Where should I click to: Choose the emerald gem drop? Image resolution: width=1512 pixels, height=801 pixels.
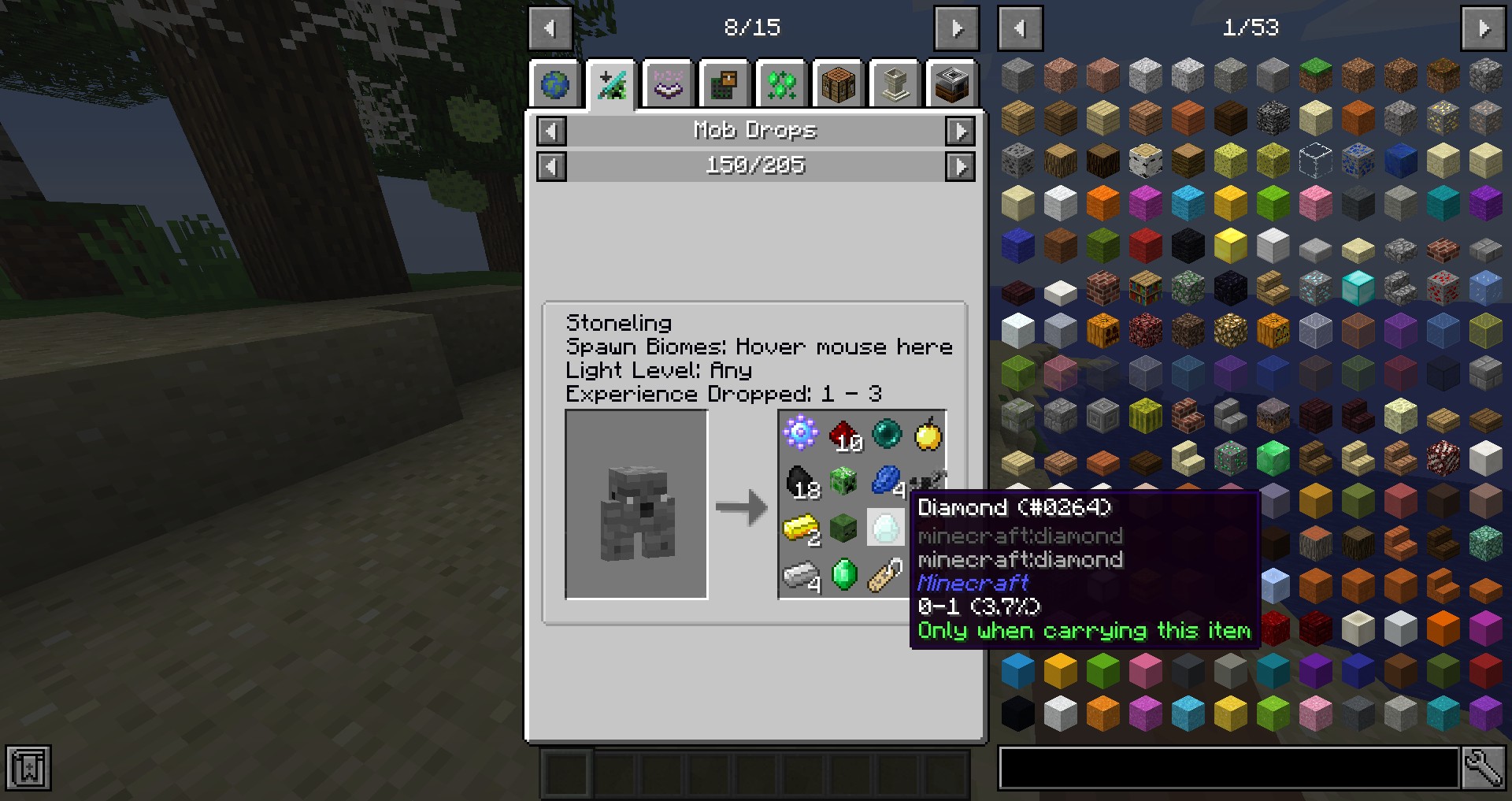(x=843, y=574)
